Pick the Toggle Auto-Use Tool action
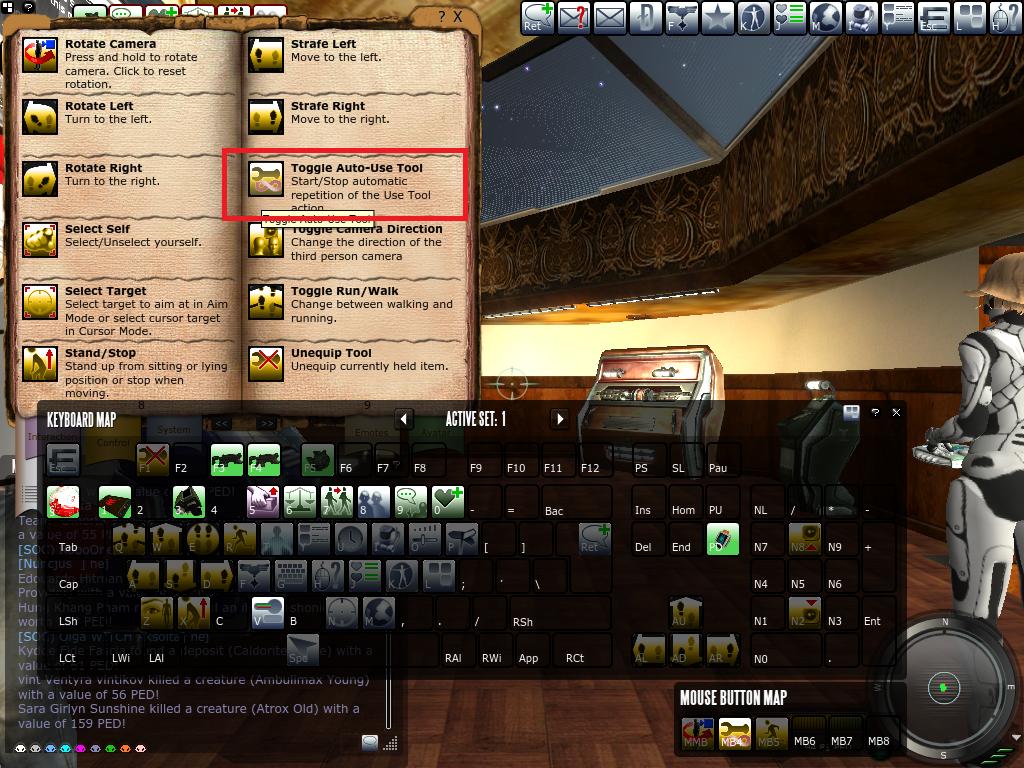 point(266,180)
